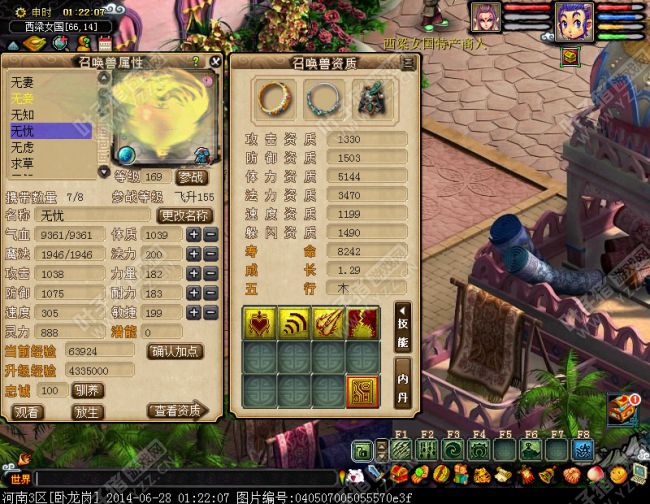Open the treasure chest icon in the bottom bar
This screenshot has width=650, height=504.
[622, 405]
